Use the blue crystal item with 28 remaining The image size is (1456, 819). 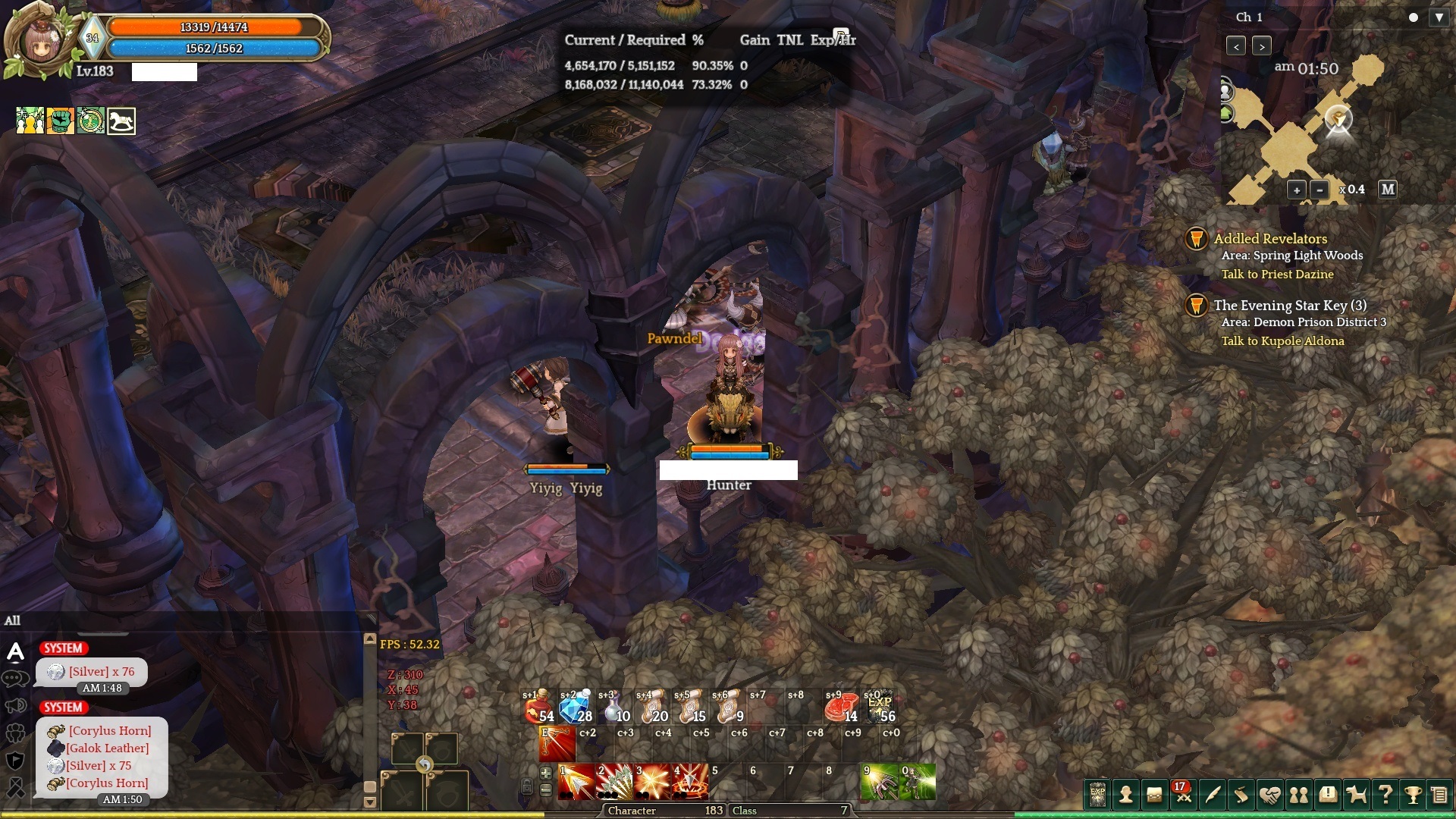576,708
